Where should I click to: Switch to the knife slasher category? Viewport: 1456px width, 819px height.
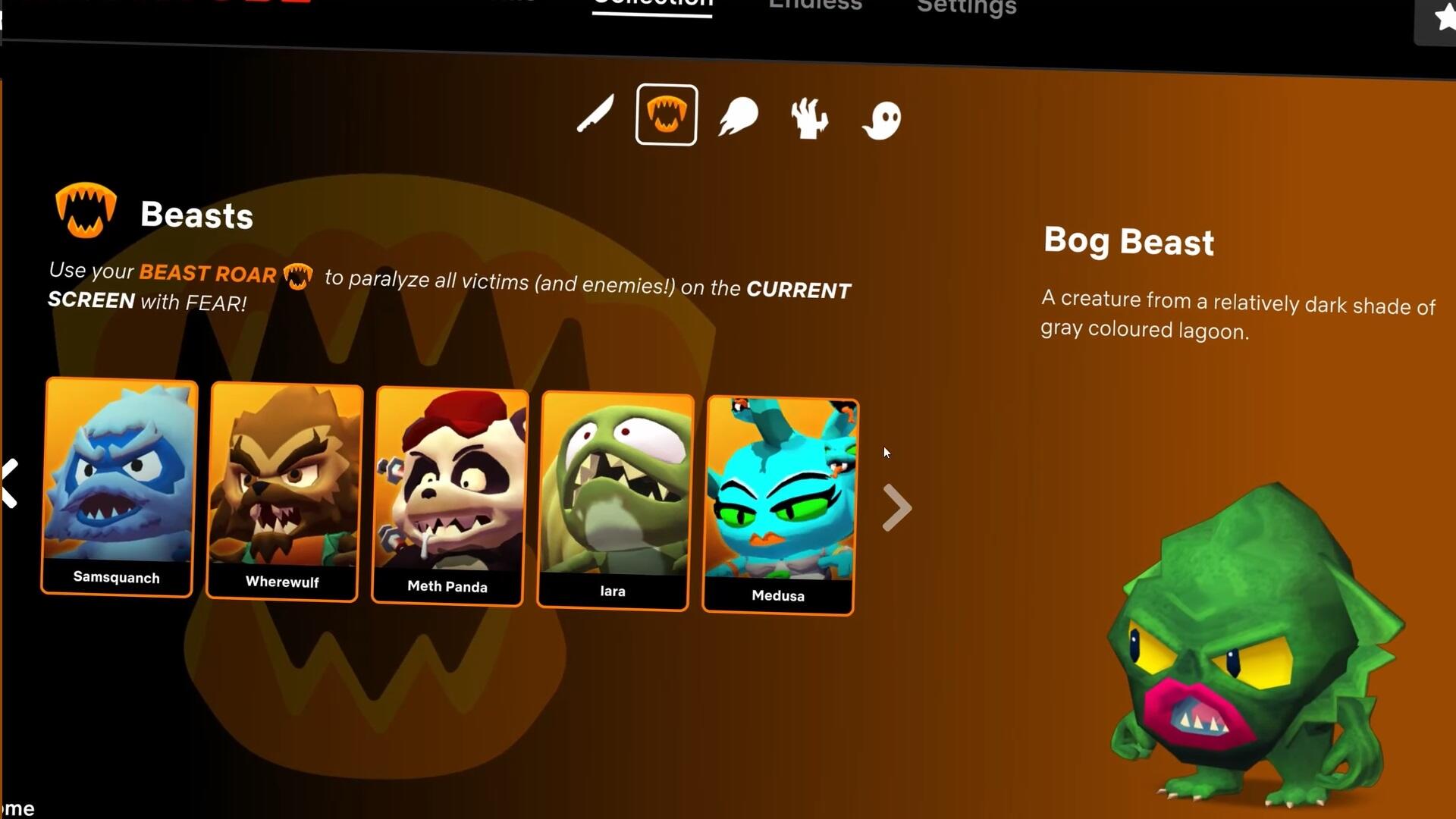coord(595,115)
